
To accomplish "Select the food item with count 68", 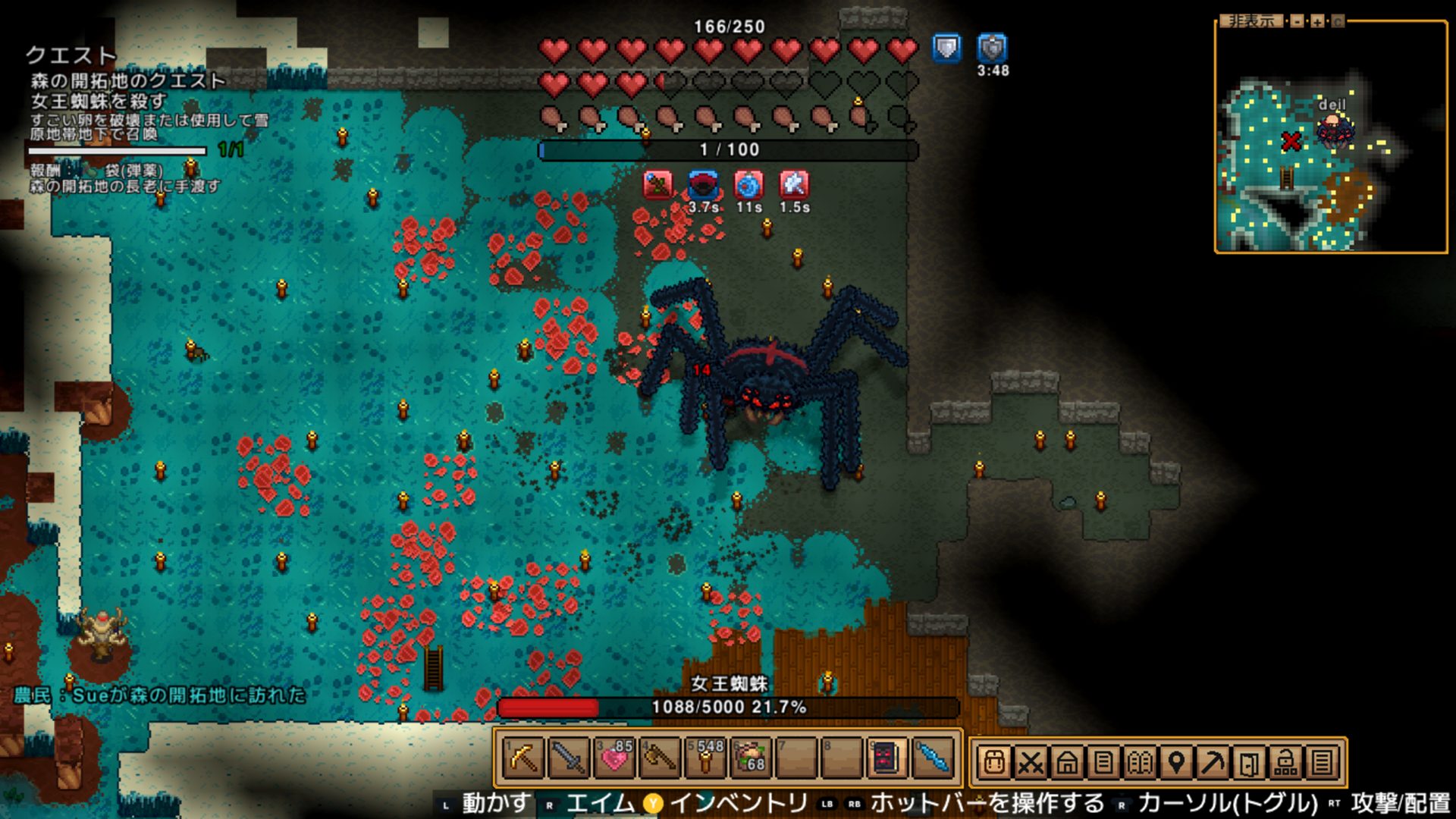I will pos(751,759).
